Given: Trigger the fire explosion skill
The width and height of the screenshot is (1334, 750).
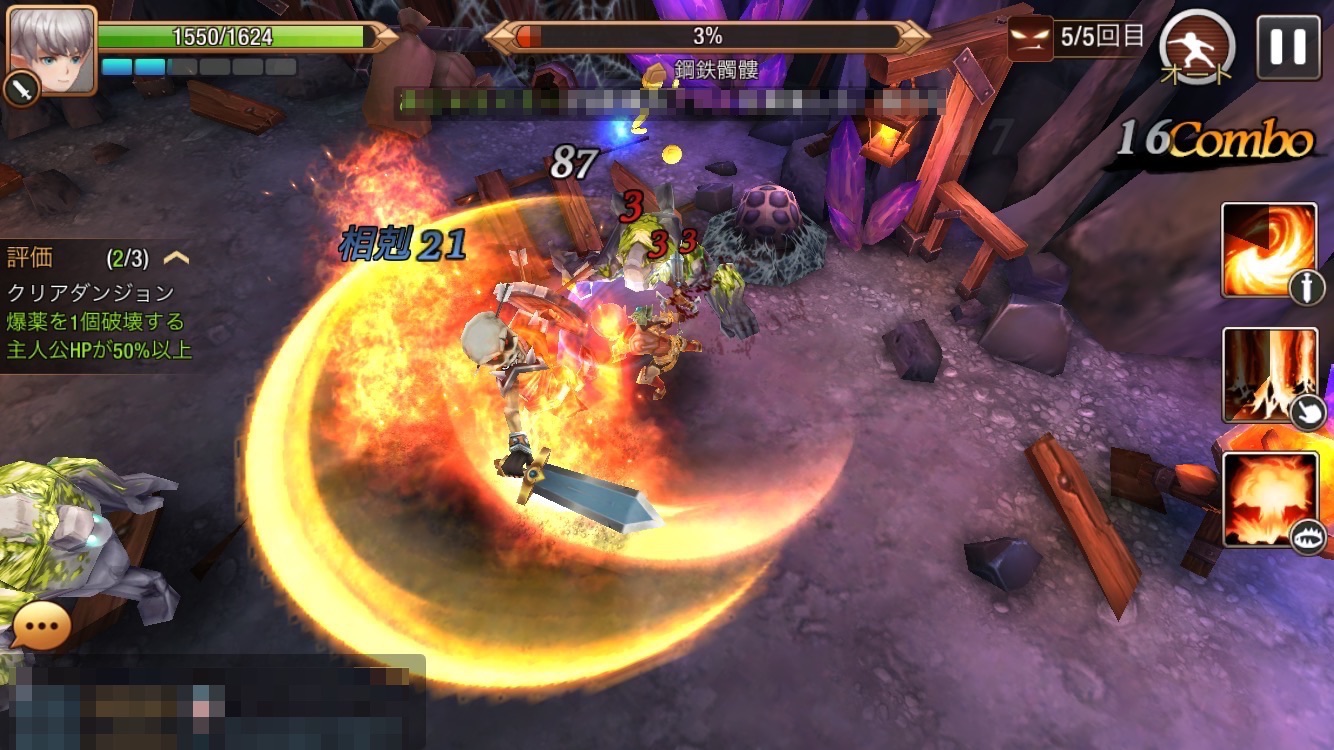Looking at the screenshot, I should [x=1270, y=500].
